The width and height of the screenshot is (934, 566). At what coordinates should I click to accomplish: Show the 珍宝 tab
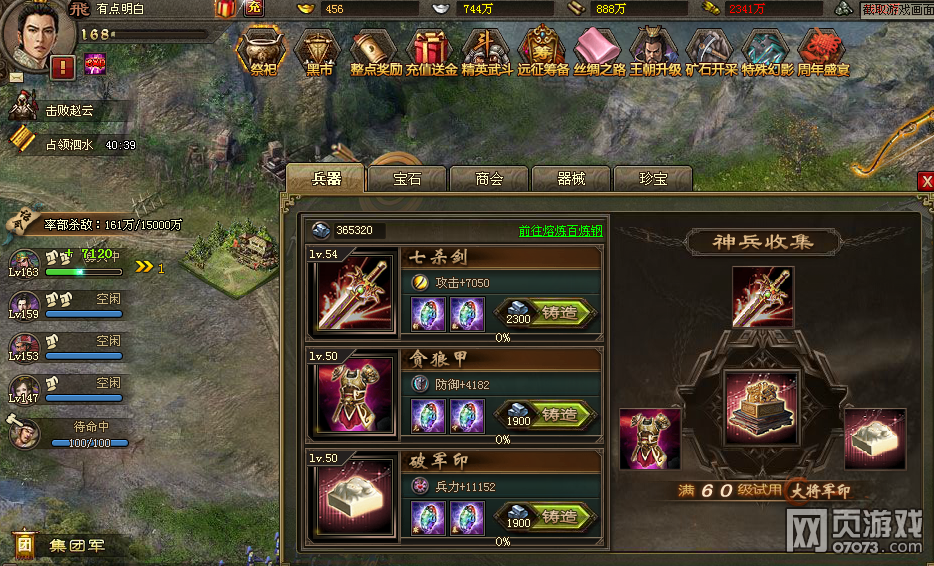[x=653, y=179]
